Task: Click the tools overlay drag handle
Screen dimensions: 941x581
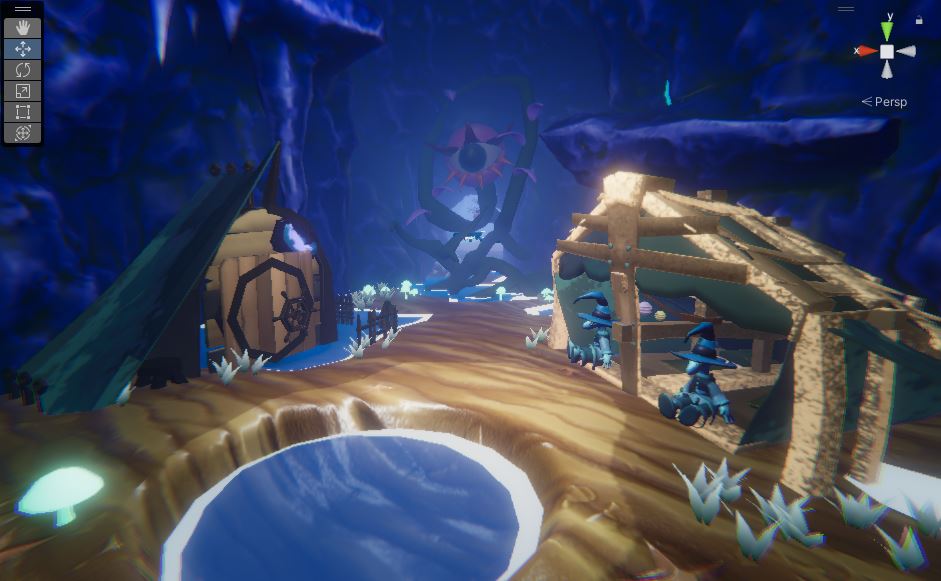Action: pos(23,9)
